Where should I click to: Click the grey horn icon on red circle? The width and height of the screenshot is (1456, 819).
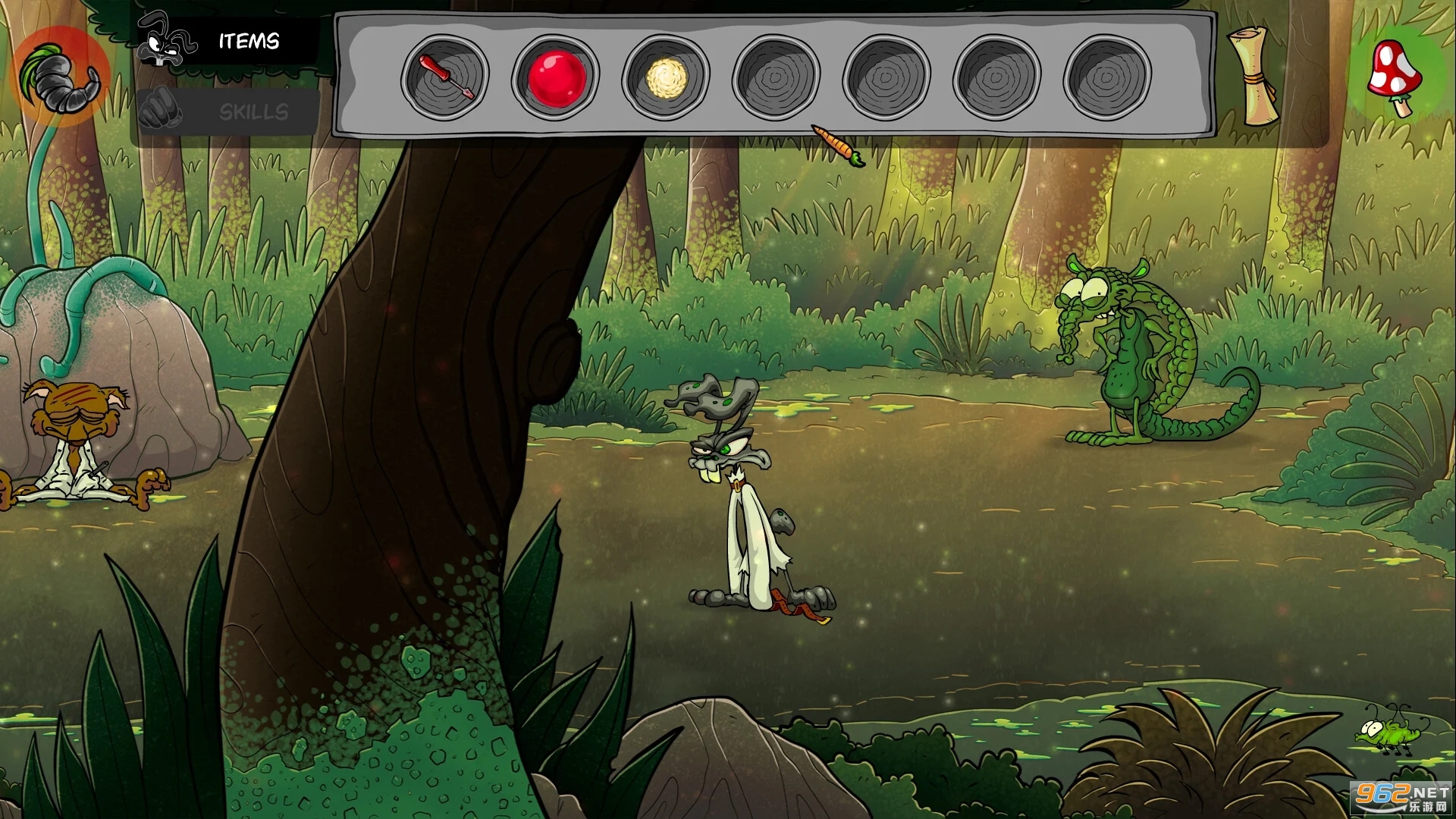61,75
